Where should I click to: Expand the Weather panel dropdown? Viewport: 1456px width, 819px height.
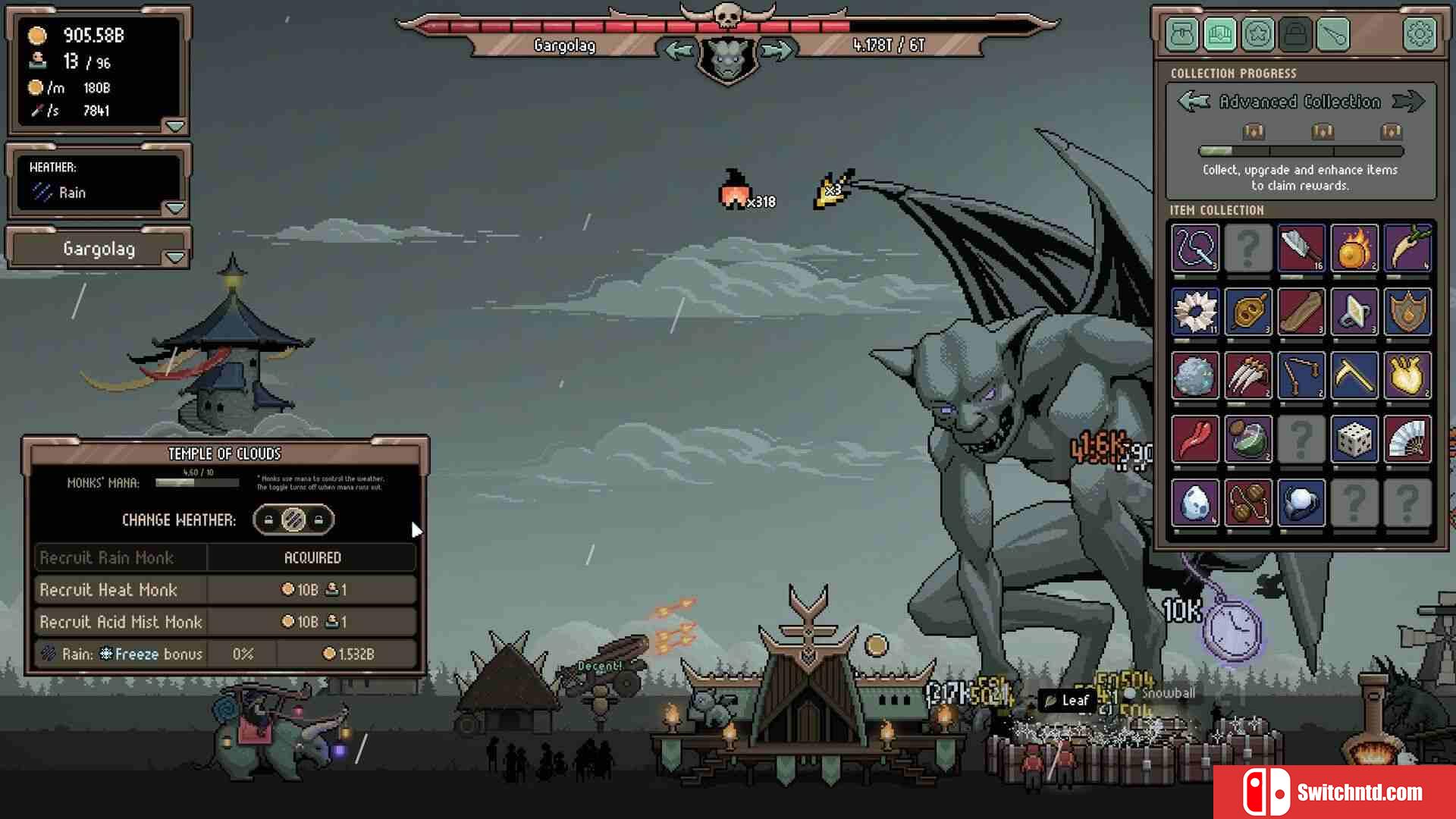(x=175, y=208)
